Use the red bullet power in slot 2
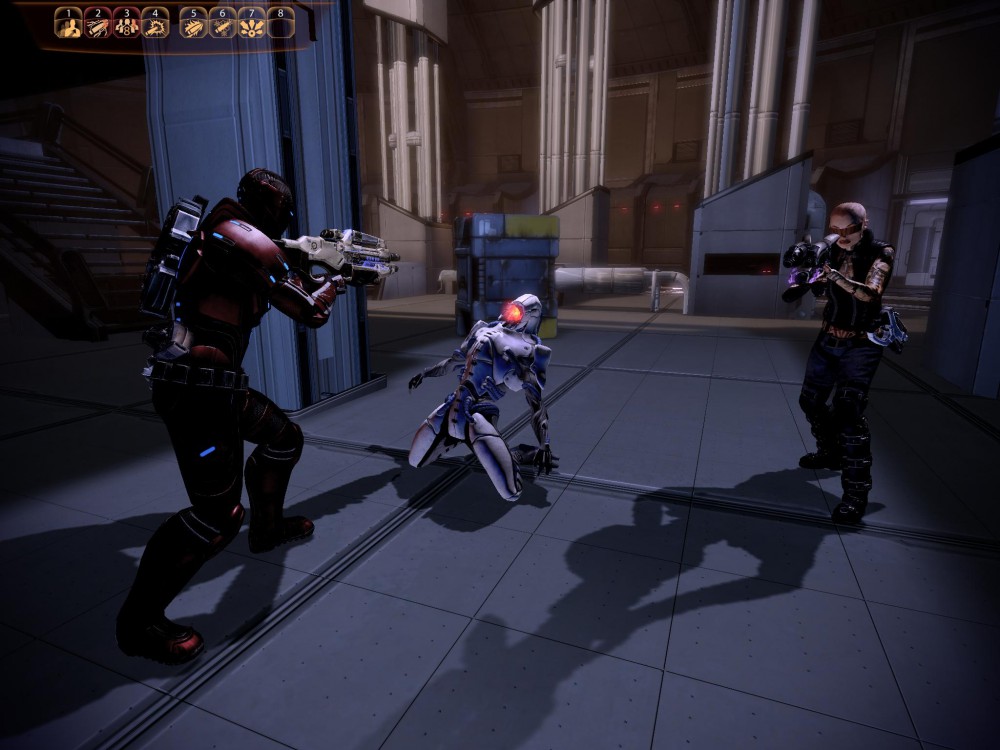The width and height of the screenshot is (1000, 750). click(x=97, y=23)
